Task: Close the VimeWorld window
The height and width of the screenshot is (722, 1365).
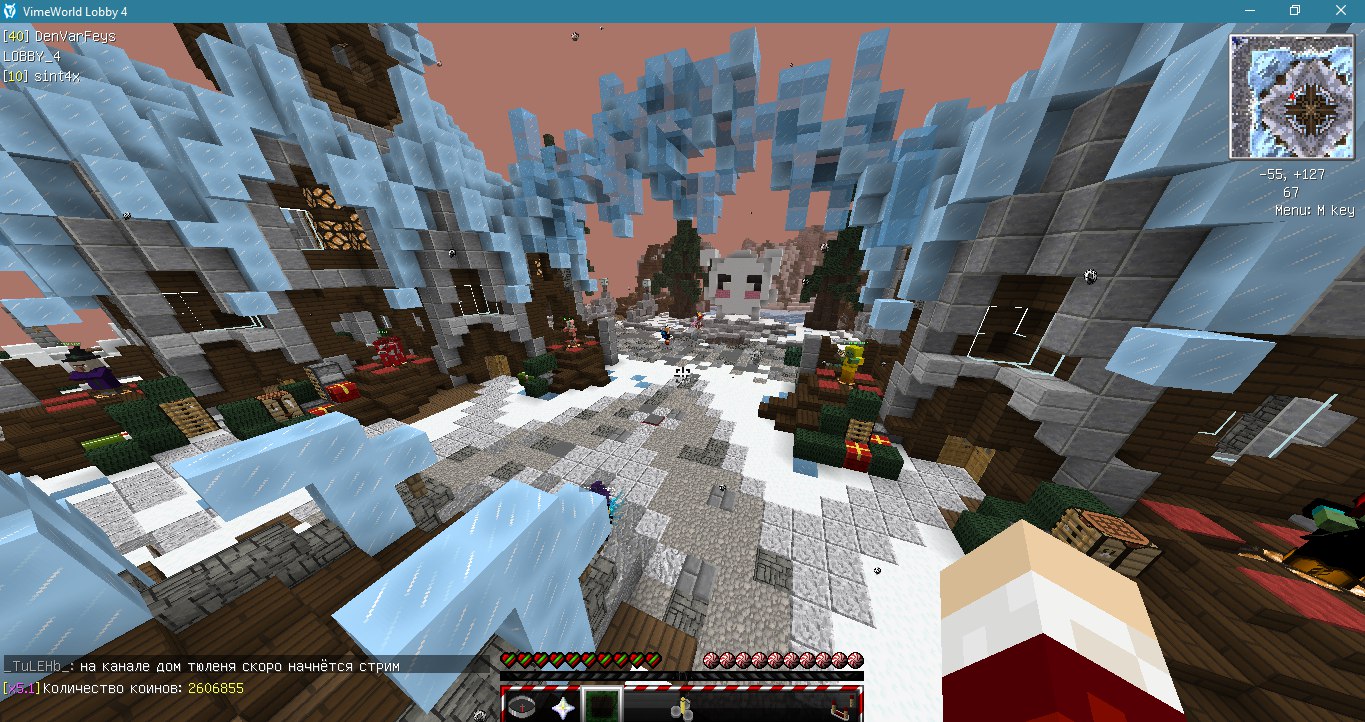Action: coord(1340,10)
